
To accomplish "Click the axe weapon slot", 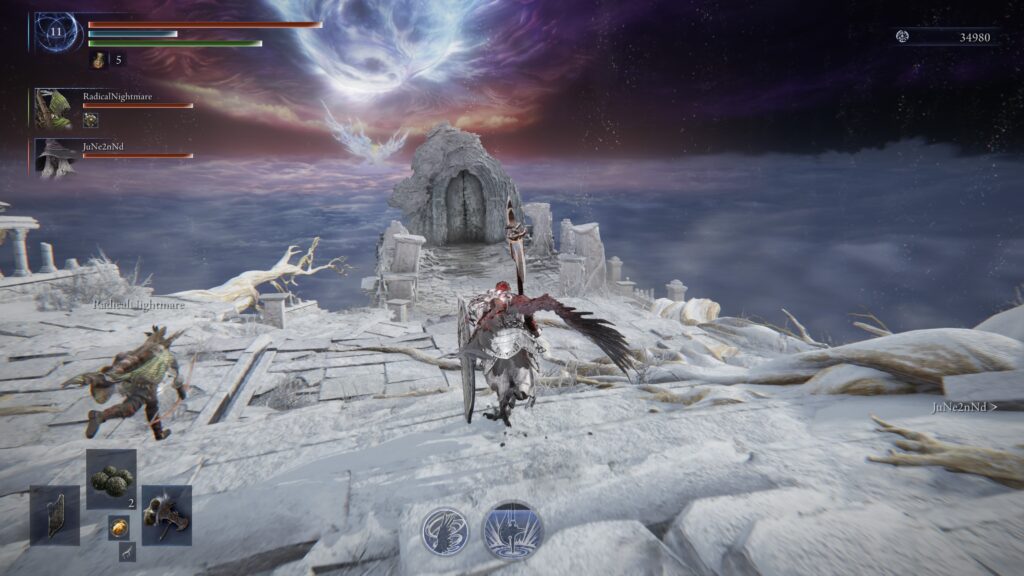I will 166,515.
